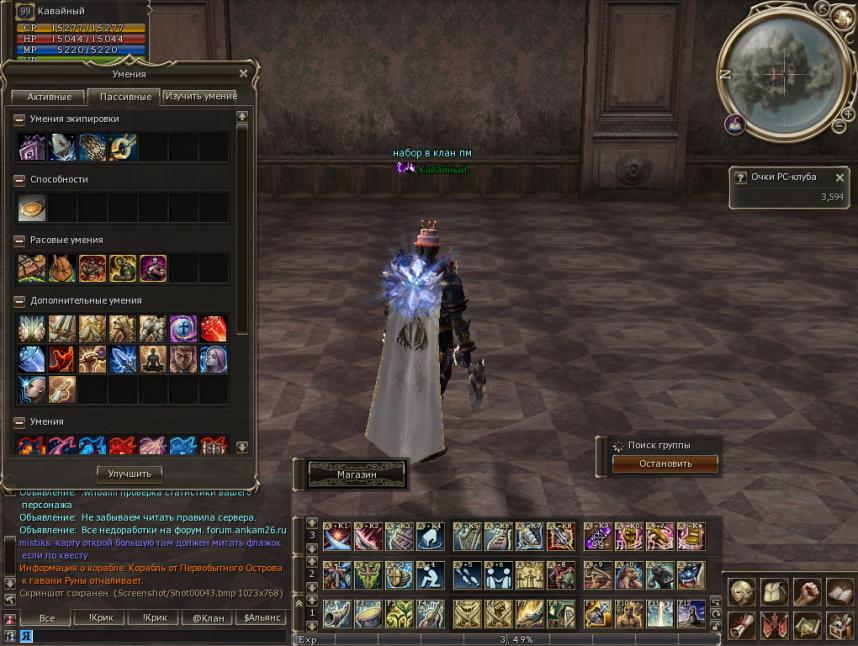
Task: Open the Изучить умение tab
Action: [x=200, y=96]
